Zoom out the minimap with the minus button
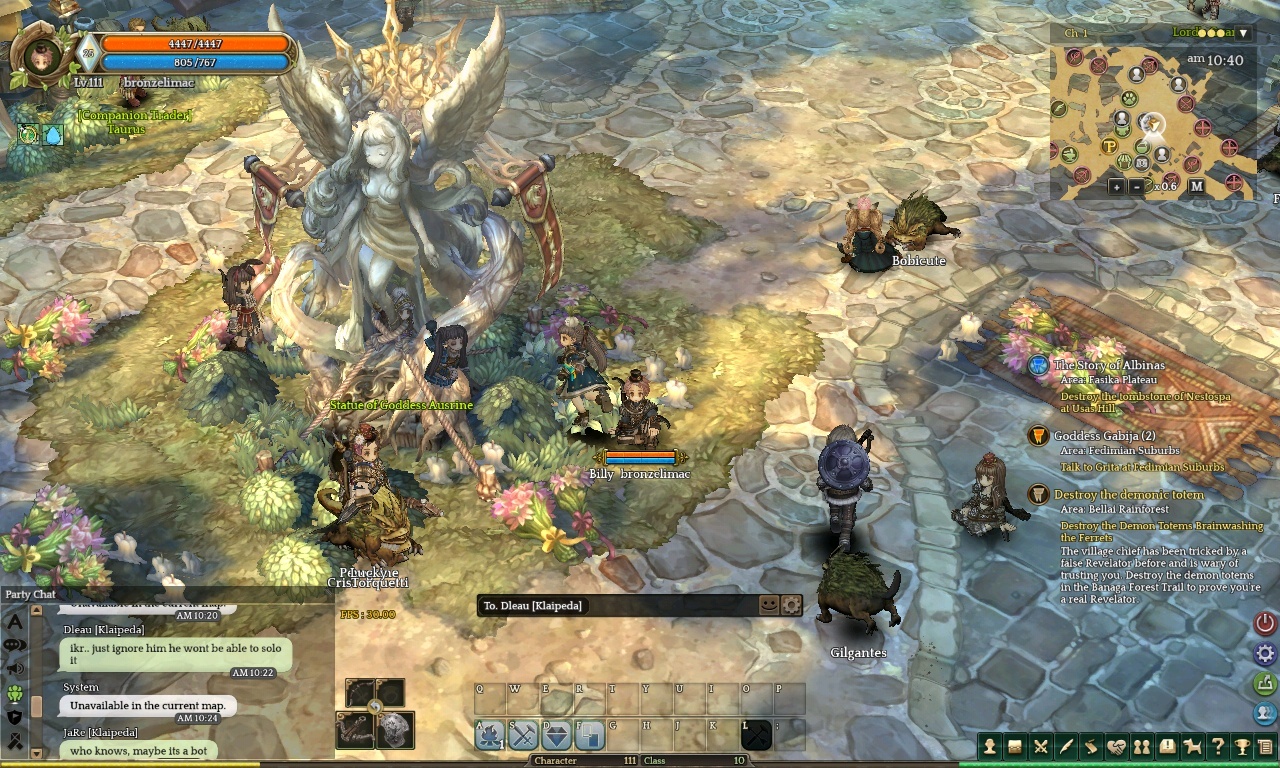Viewport: 1280px width, 768px height. [x=1137, y=186]
